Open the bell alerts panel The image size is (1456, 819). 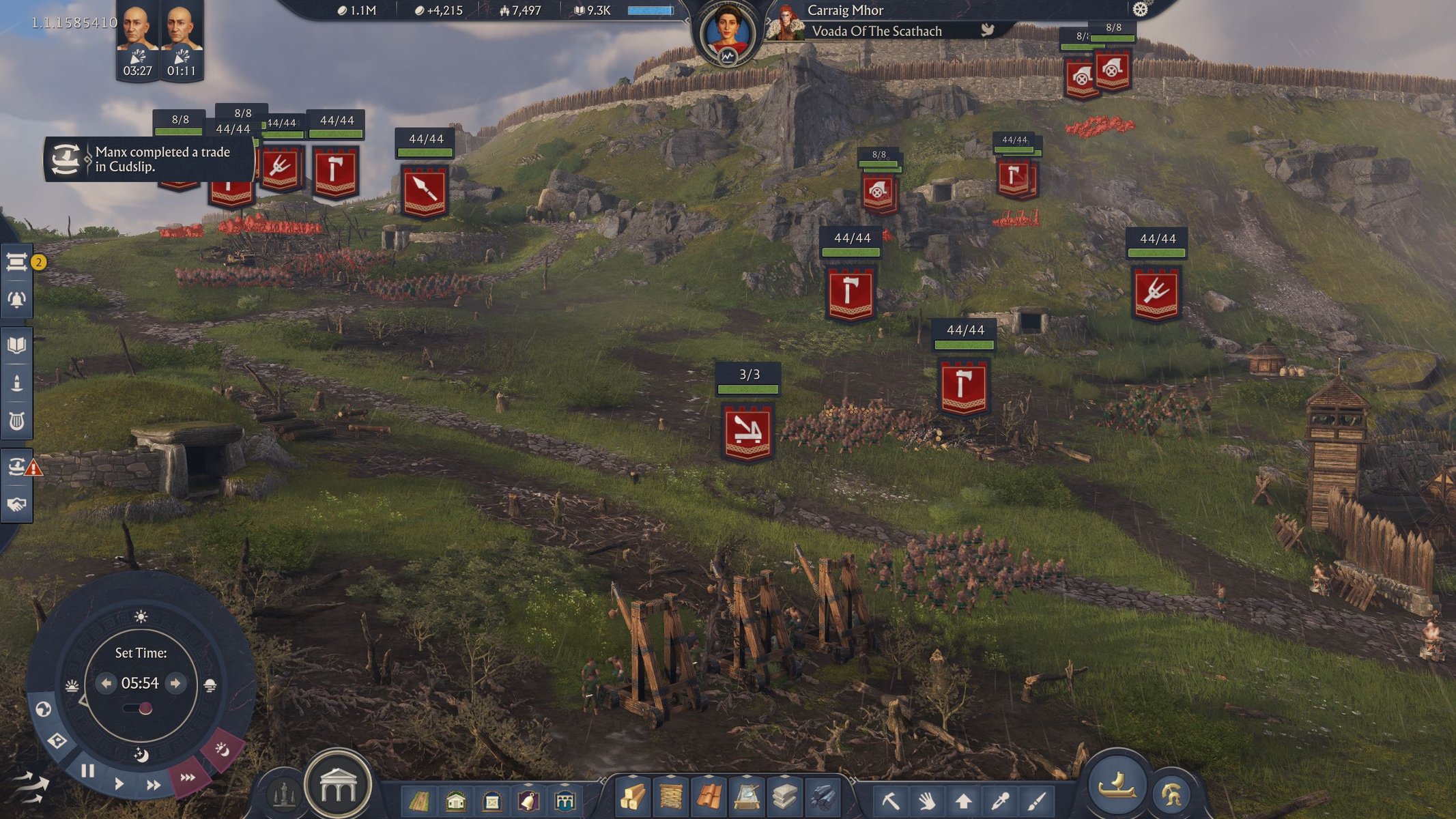17,300
